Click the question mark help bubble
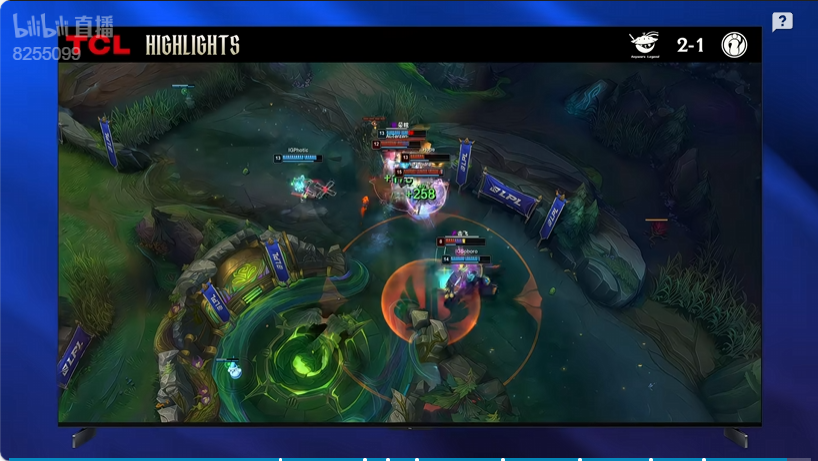This screenshot has height=461, width=818. pos(782,22)
